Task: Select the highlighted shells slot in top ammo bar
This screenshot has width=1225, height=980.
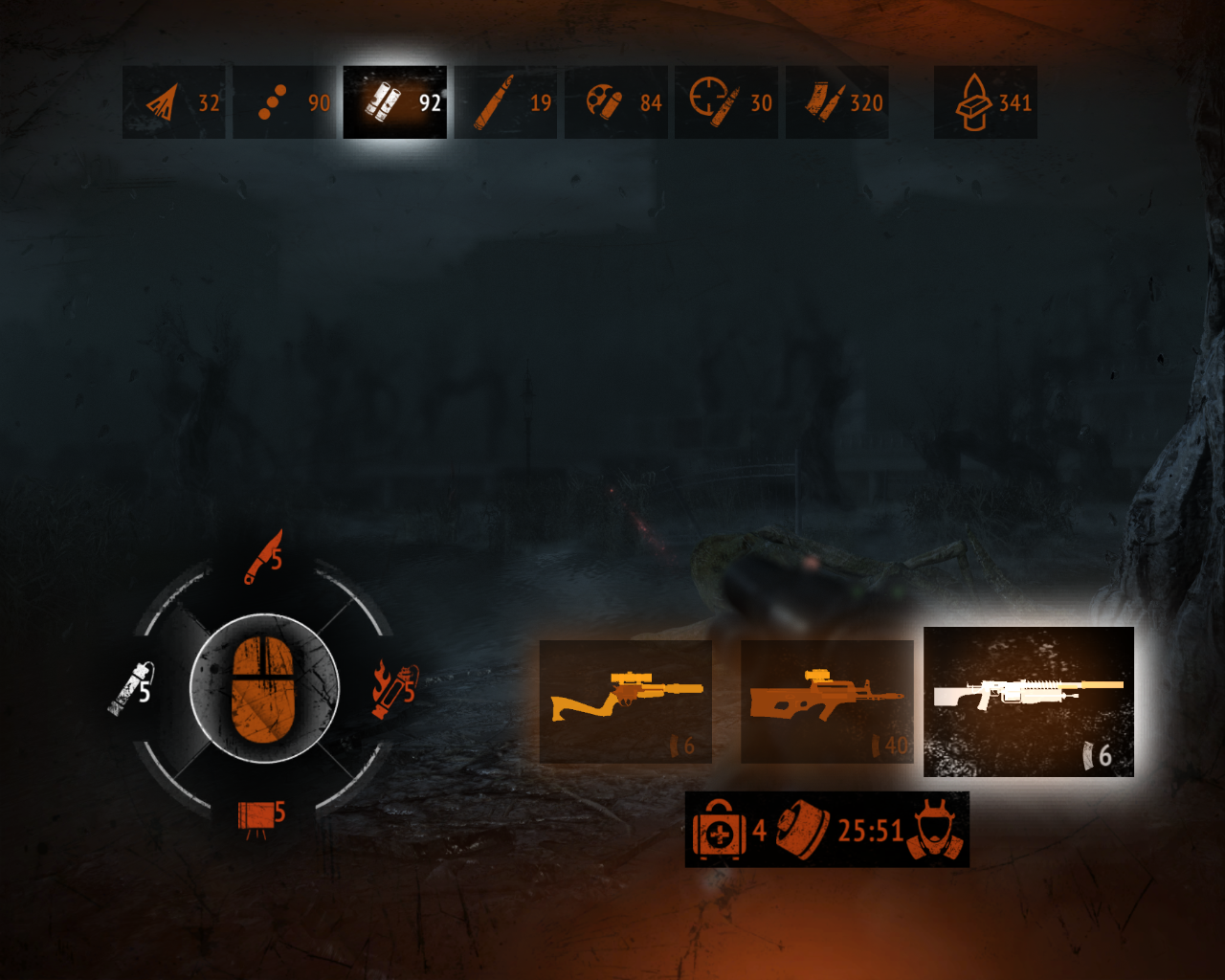Action: (394, 100)
